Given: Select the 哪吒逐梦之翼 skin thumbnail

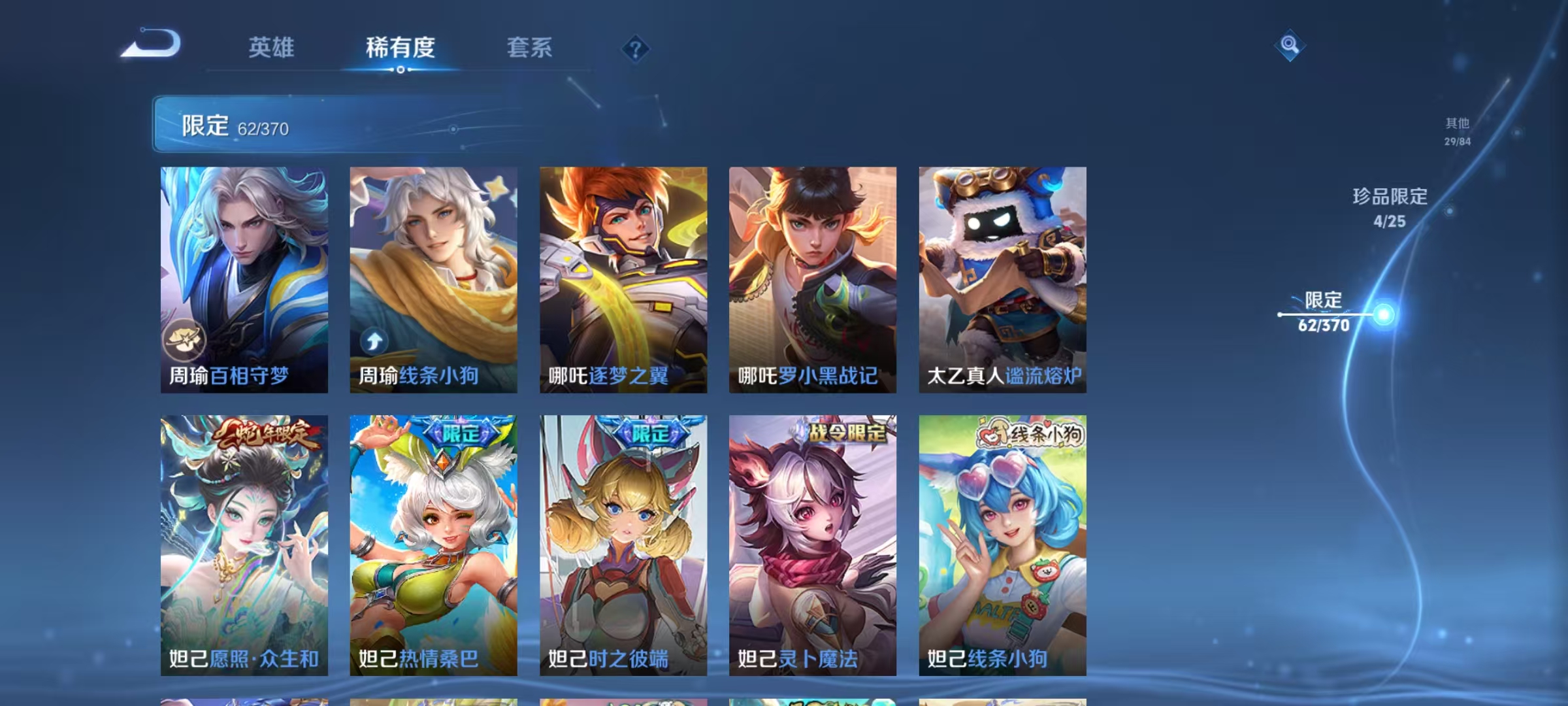Looking at the screenshot, I should (x=622, y=275).
